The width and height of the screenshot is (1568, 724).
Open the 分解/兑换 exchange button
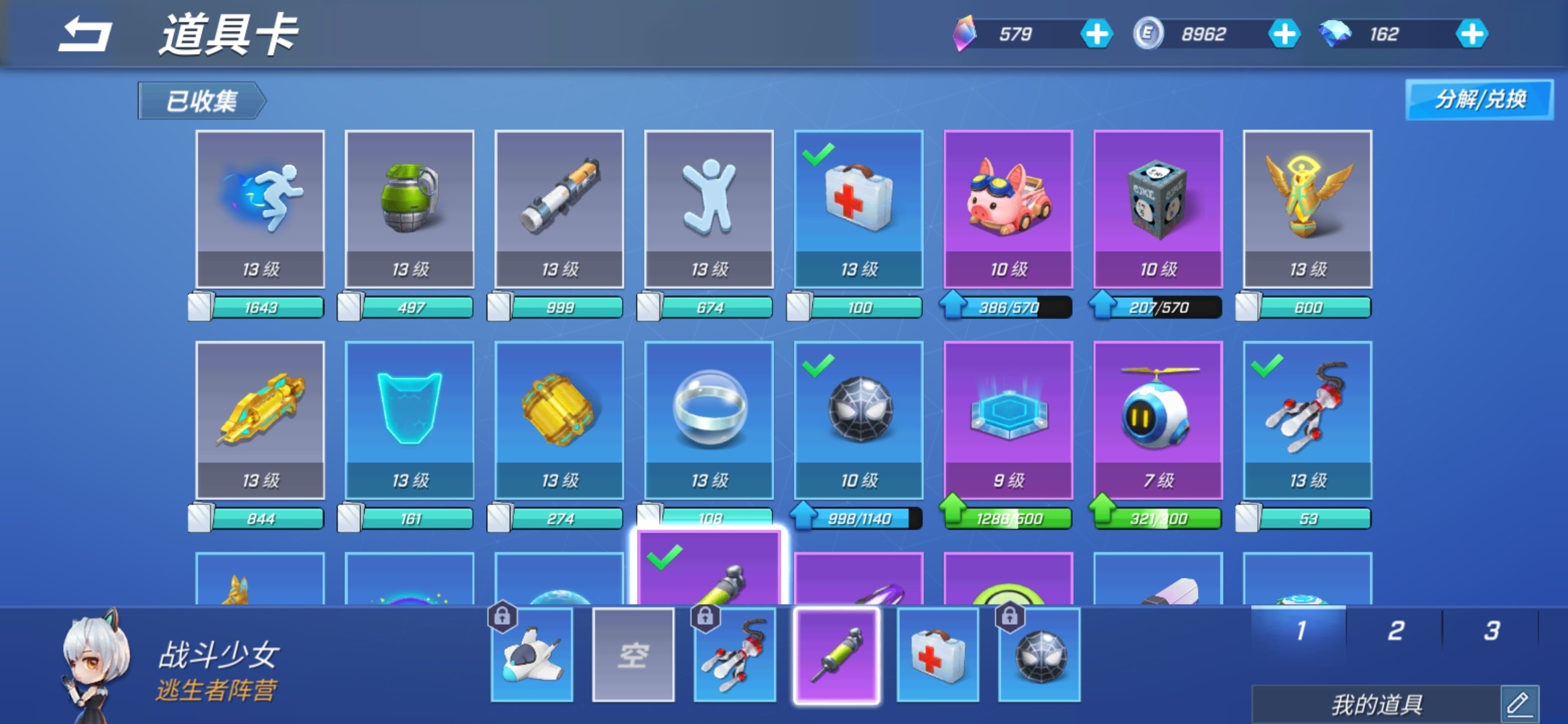(x=1479, y=100)
